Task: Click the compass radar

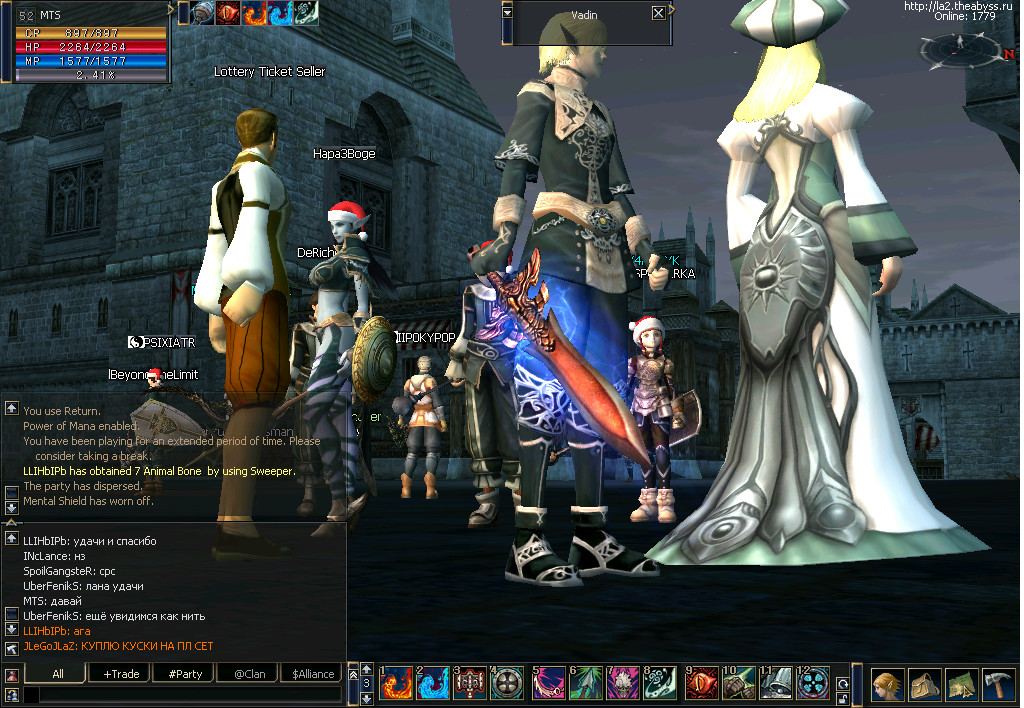Action: (959, 48)
